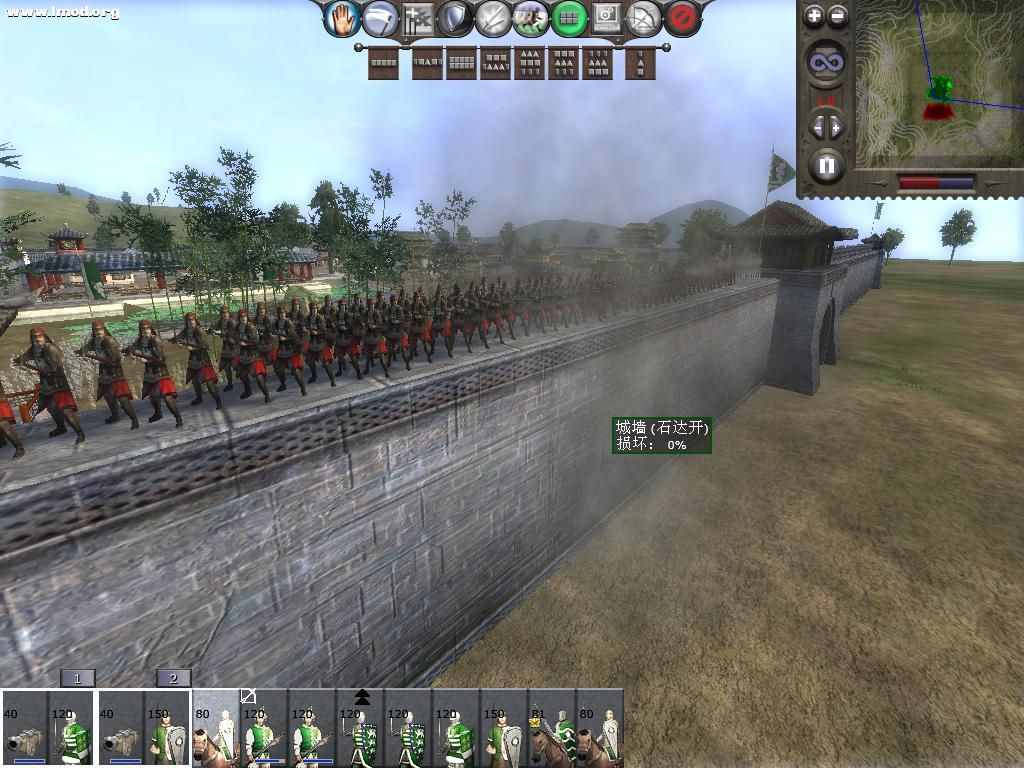Toggle fire at will bow button
The height and width of the screenshot is (768, 1024).
pos(644,17)
